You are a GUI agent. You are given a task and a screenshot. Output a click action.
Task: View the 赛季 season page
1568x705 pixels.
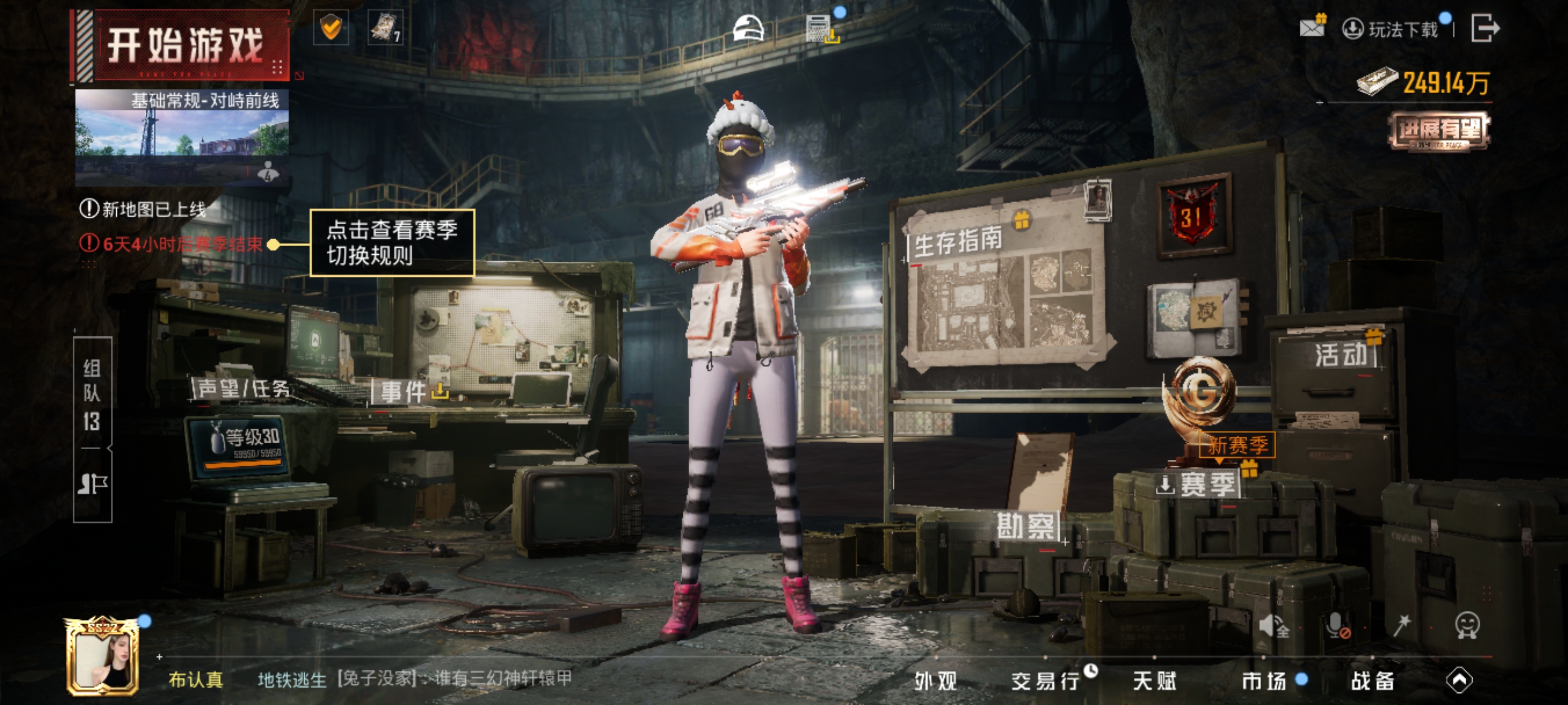(1207, 485)
